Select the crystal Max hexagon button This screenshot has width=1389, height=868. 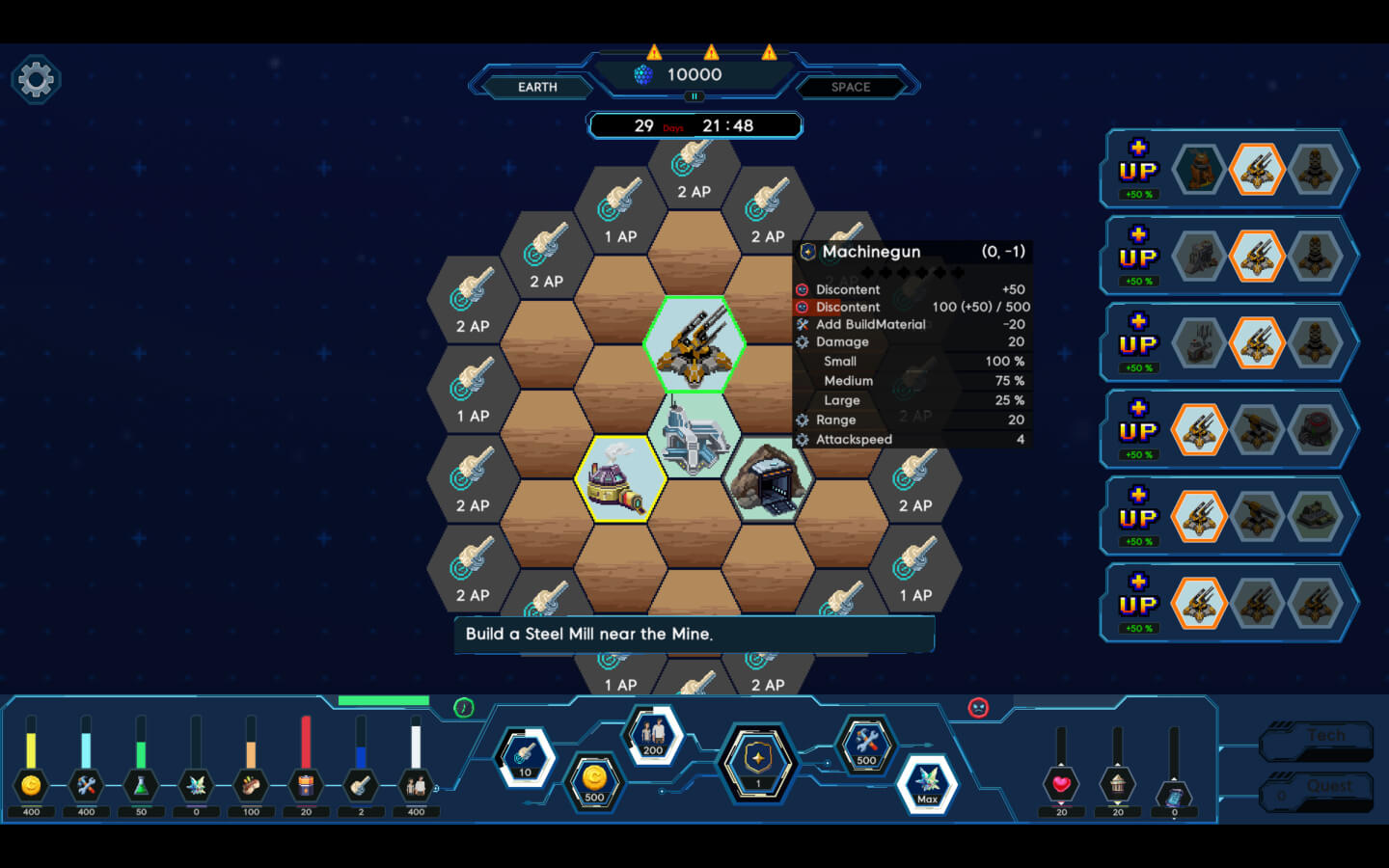tap(927, 783)
